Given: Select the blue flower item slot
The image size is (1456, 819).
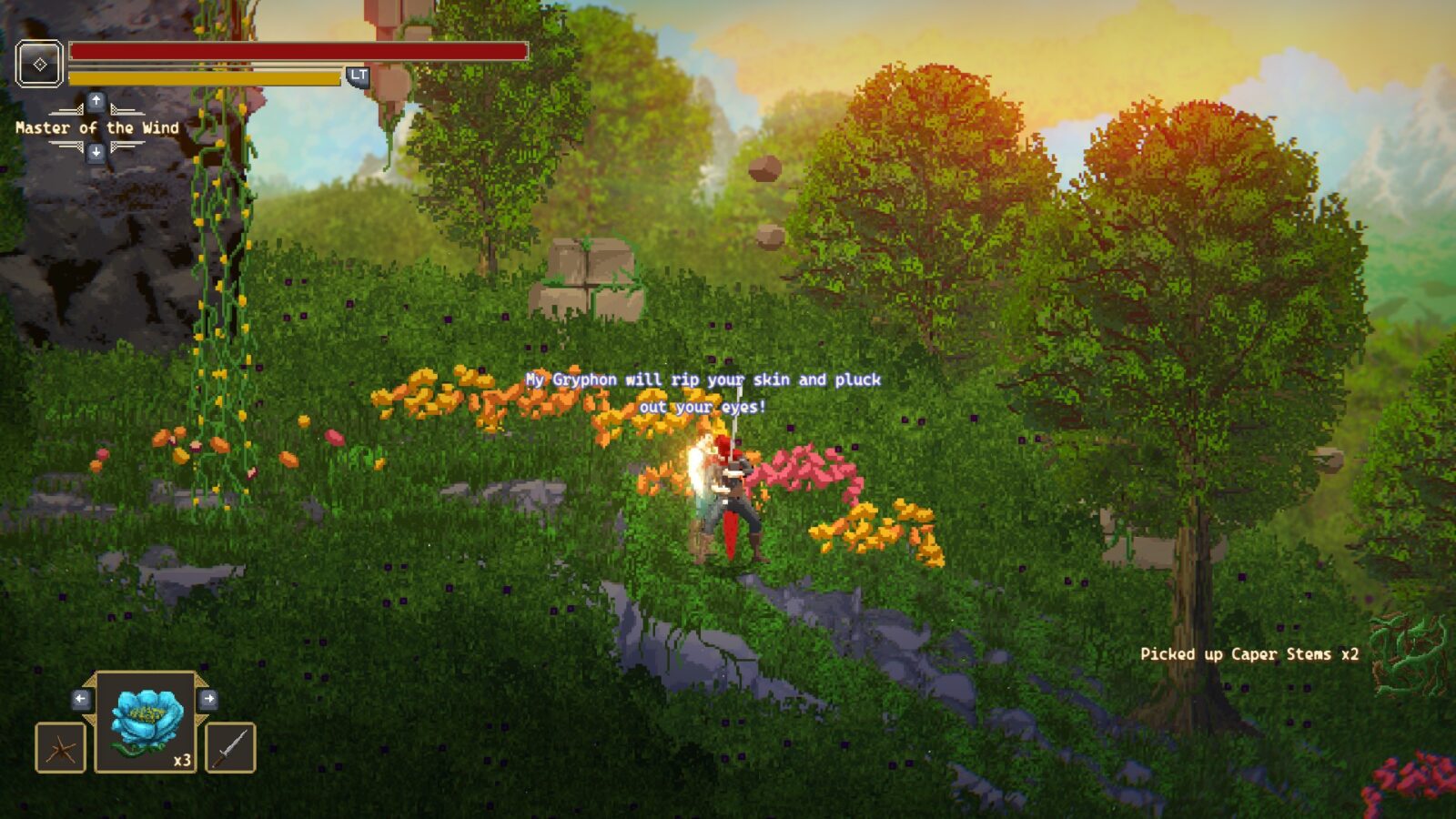Looking at the screenshot, I should point(146,723).
